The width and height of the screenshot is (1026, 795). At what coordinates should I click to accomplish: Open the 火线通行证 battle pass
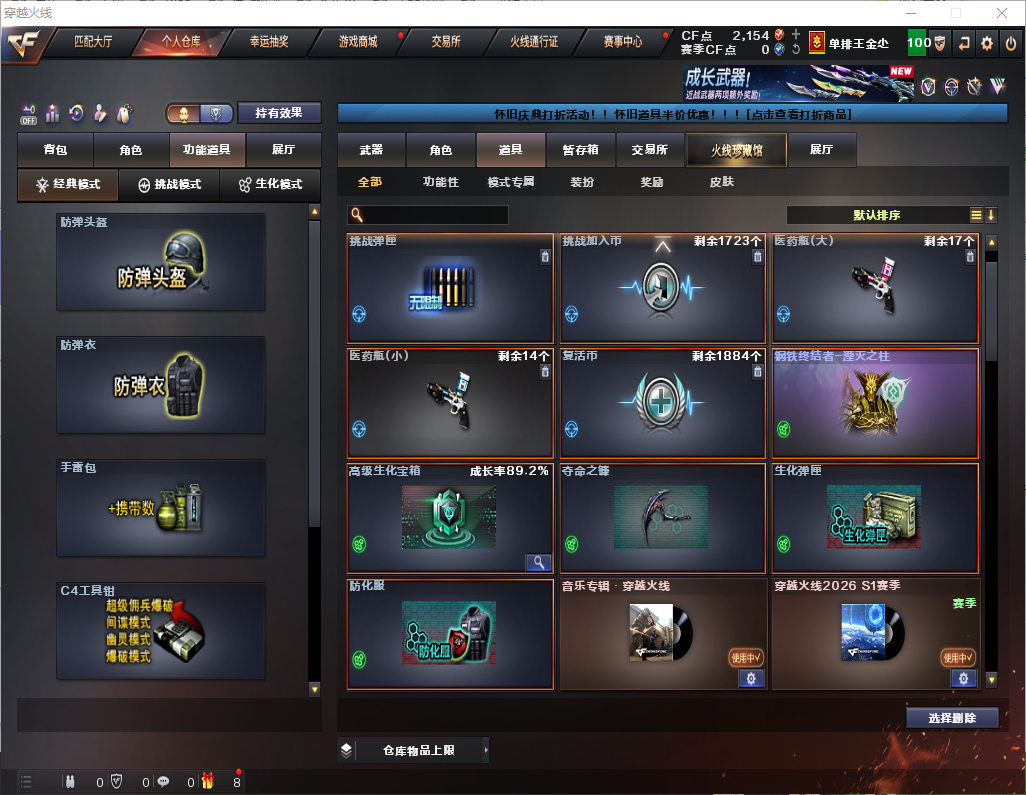(534, 42)
